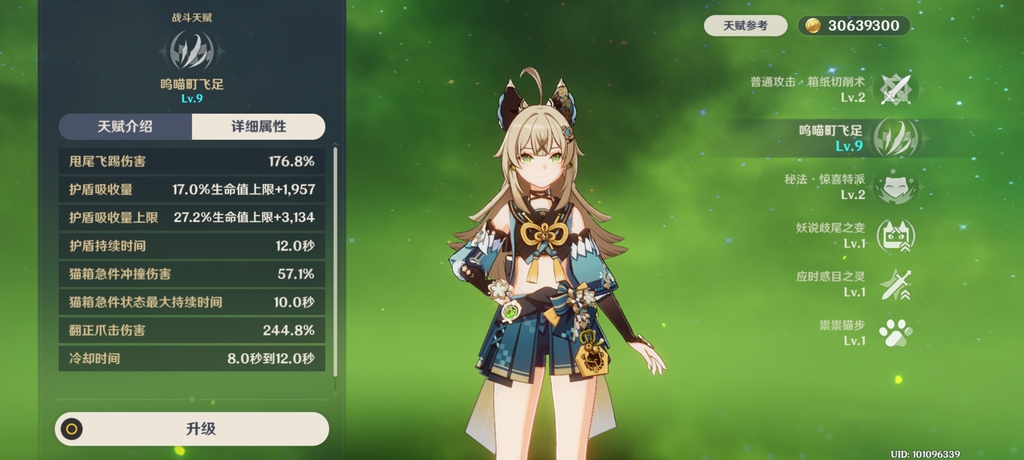Select the 秘法·惊喜特派 talent
The width and height of the screenshot is (1024, 460).
894,186
